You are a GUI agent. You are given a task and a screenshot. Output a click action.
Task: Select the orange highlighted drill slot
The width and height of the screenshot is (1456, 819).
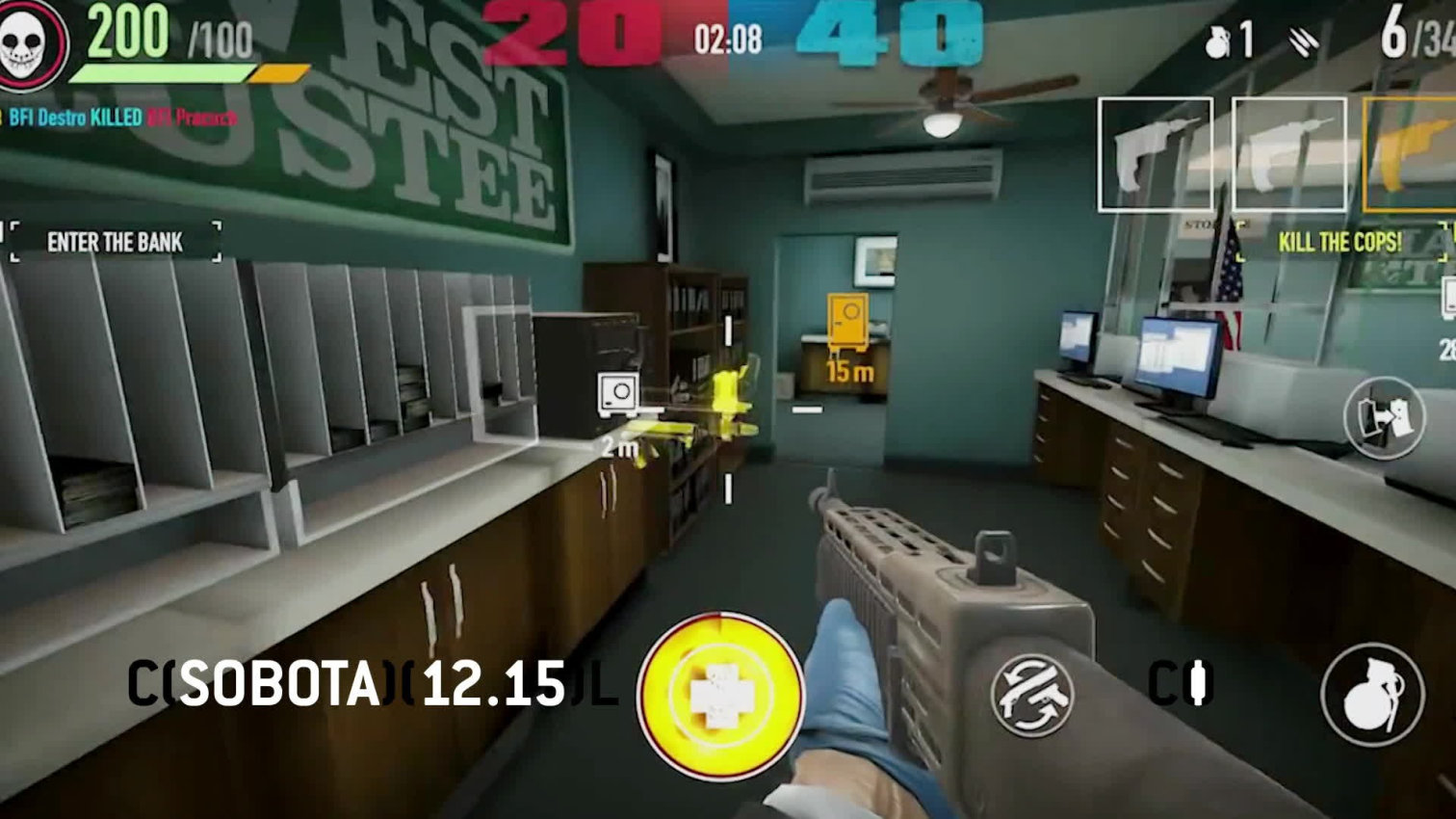click(x=1410, y=155)
